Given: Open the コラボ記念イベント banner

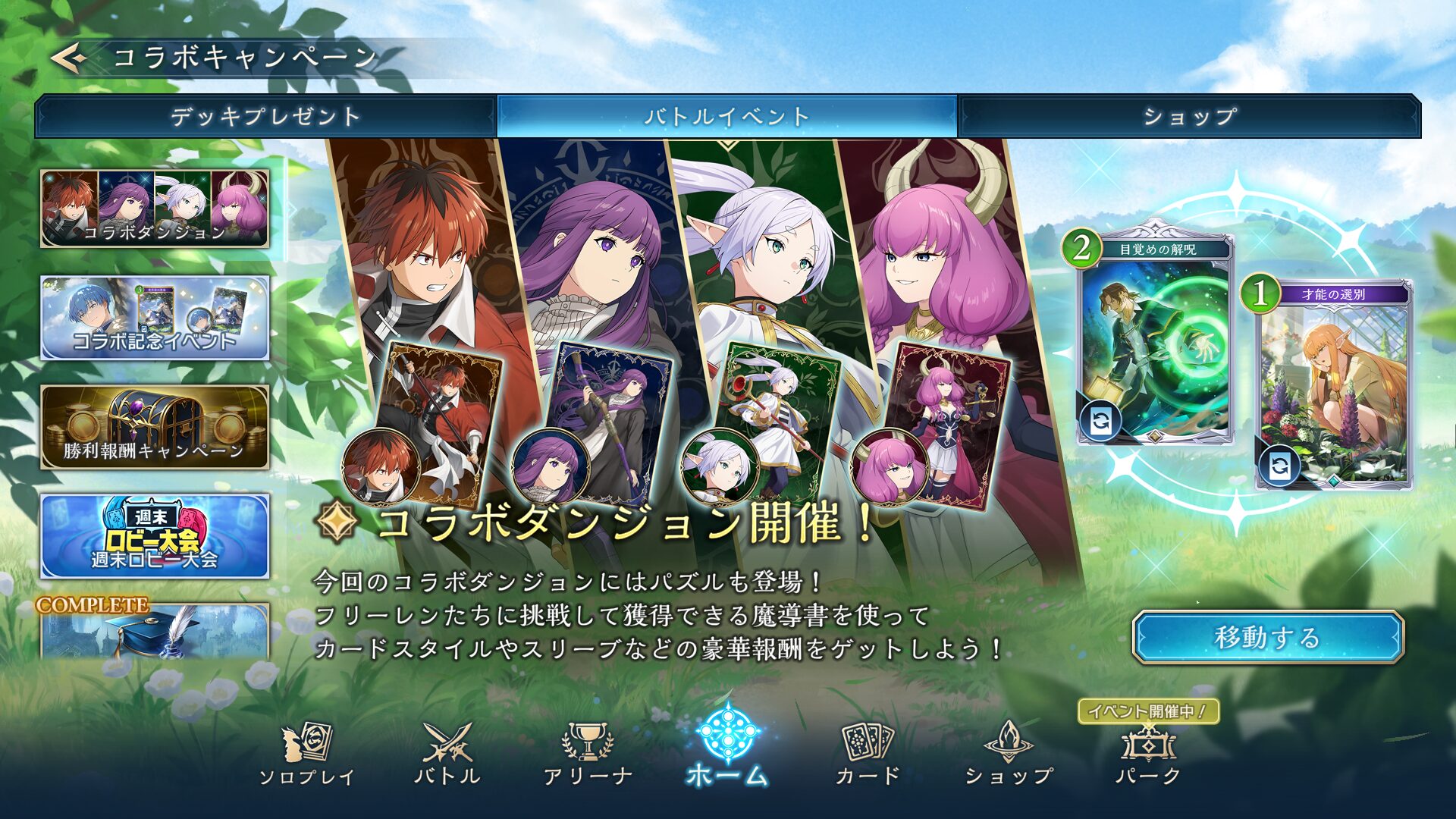Looking at the screenshot, I should (x=155, y=318).
